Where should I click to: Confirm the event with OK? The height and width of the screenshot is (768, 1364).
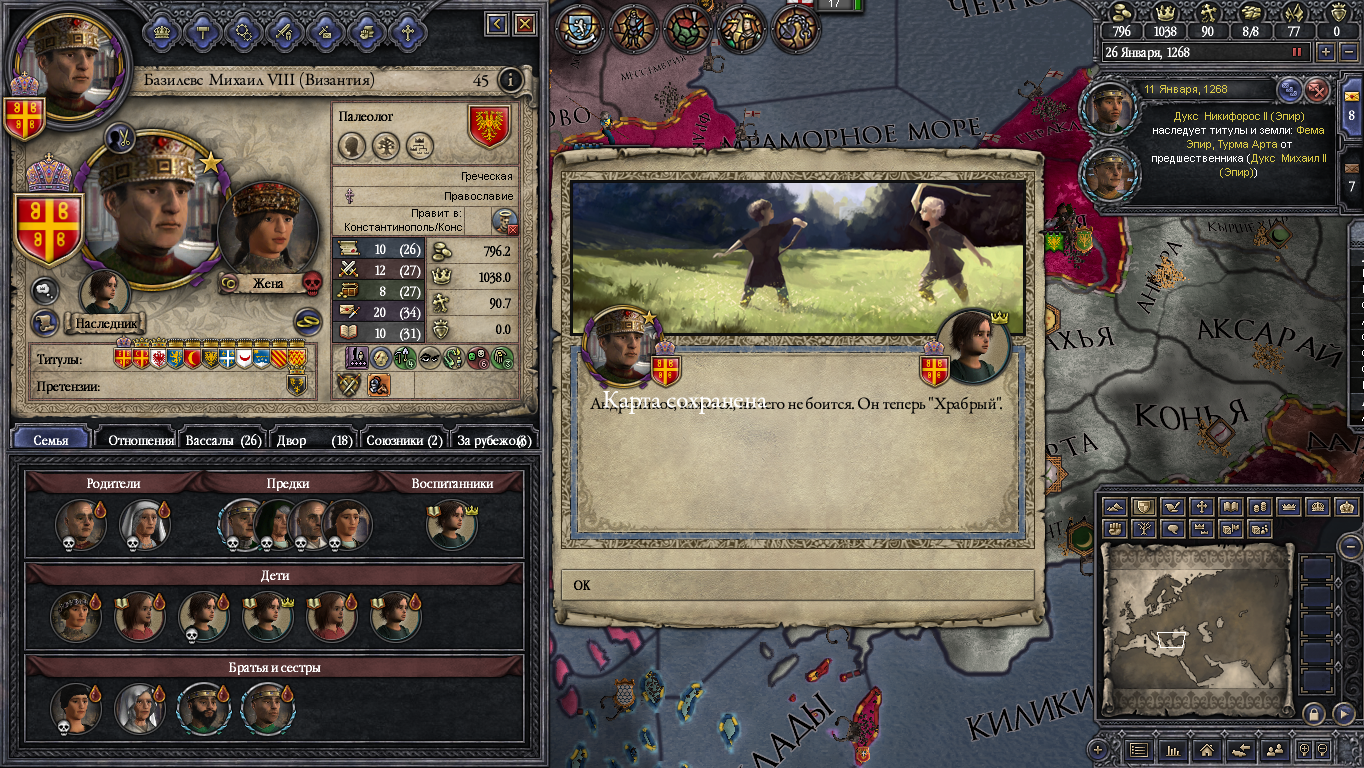797,585
